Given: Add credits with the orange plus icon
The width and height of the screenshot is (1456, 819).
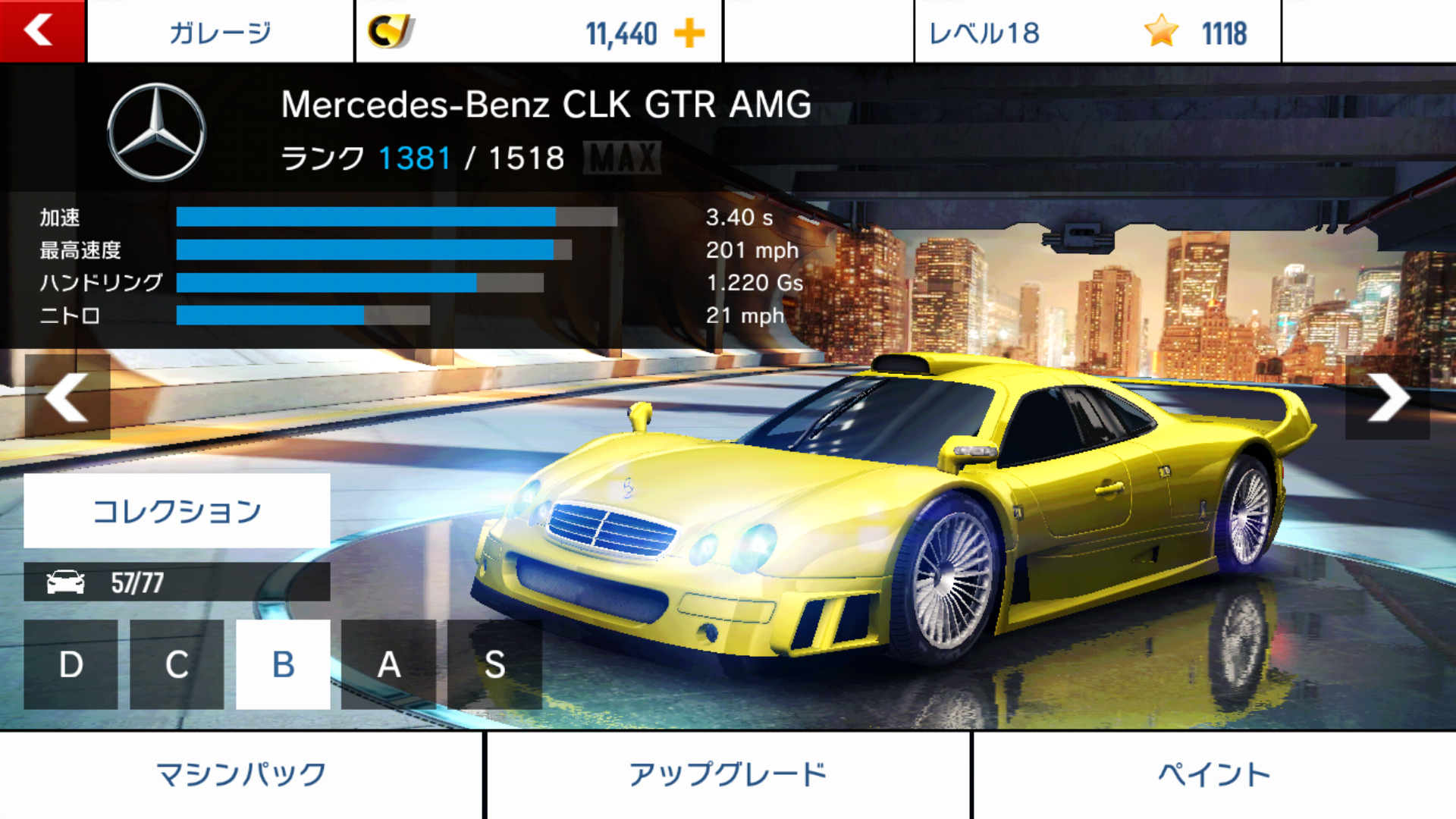Looking at the screenshot, I should 689,33.
